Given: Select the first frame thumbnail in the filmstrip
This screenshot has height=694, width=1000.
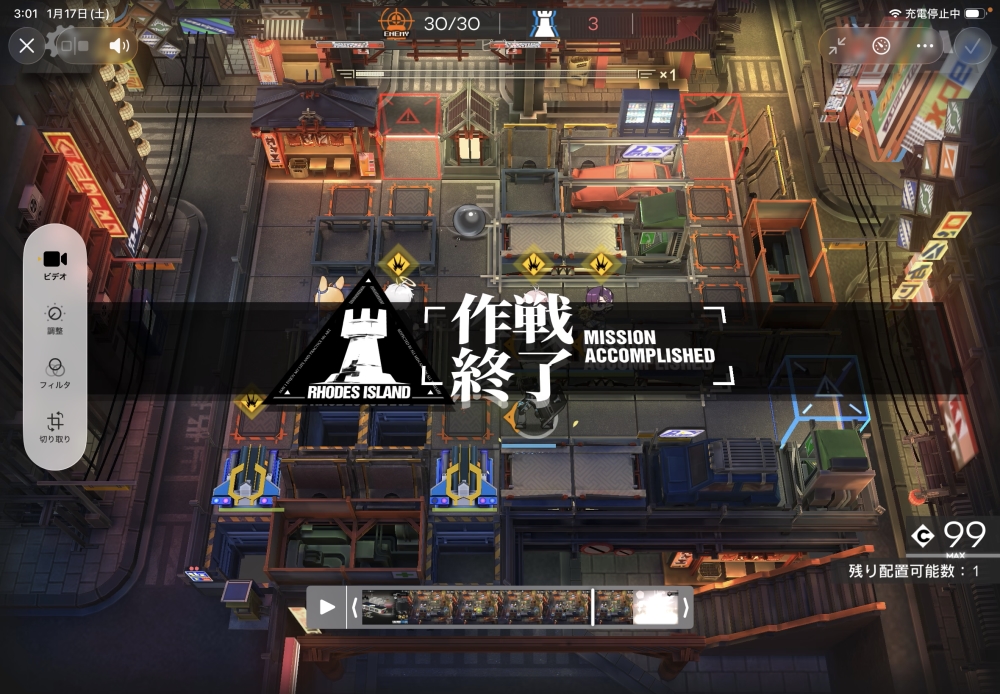Looking at the screenshot, I should (x=385, y=607).
